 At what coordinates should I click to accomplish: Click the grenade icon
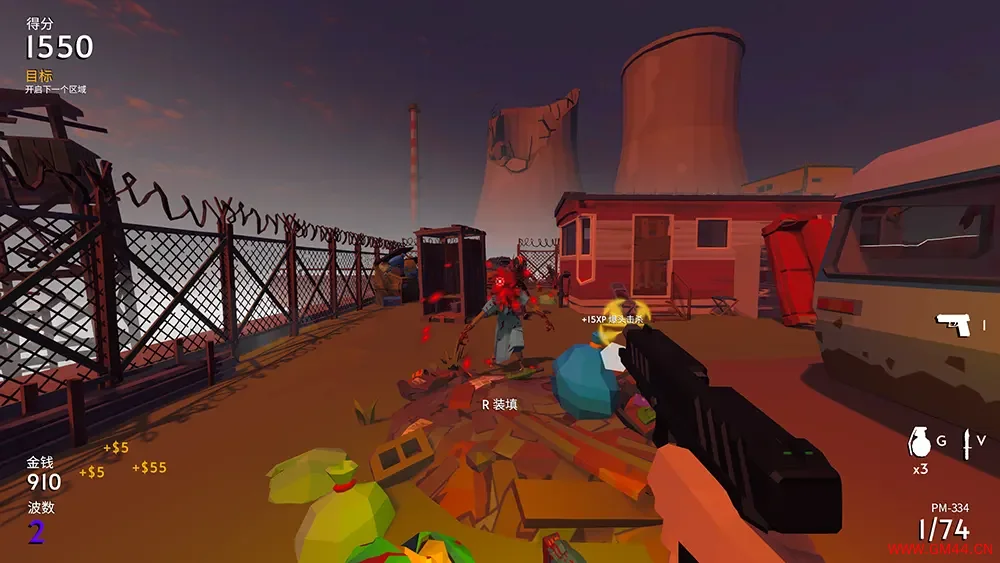[x=920, y=442]
